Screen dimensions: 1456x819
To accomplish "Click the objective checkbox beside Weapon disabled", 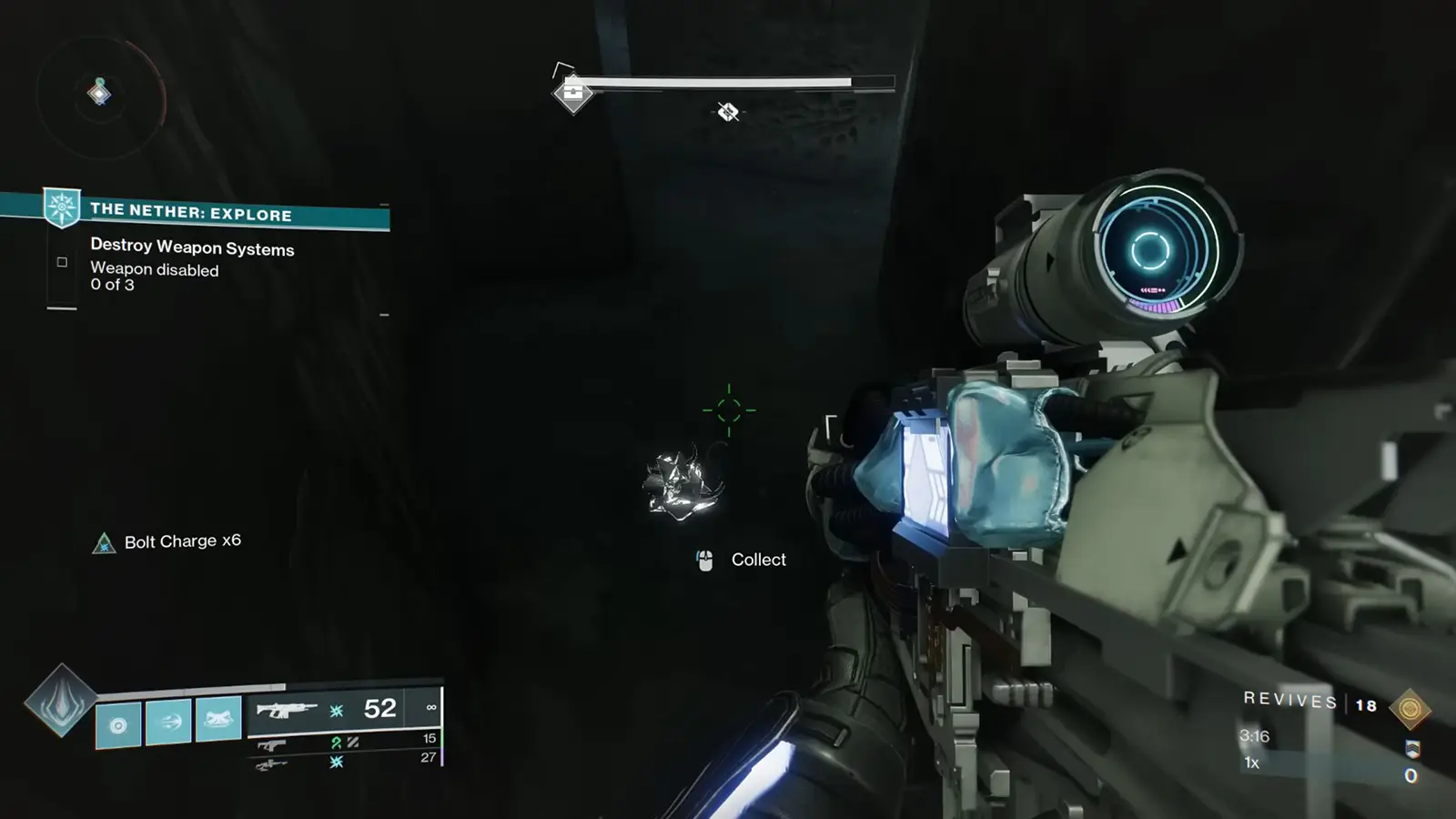I will pyautogui.click(x=60, y=262).
